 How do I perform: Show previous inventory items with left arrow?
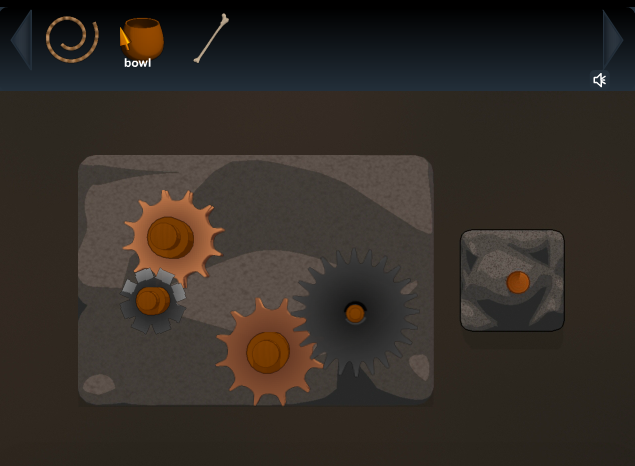(20, 40)
